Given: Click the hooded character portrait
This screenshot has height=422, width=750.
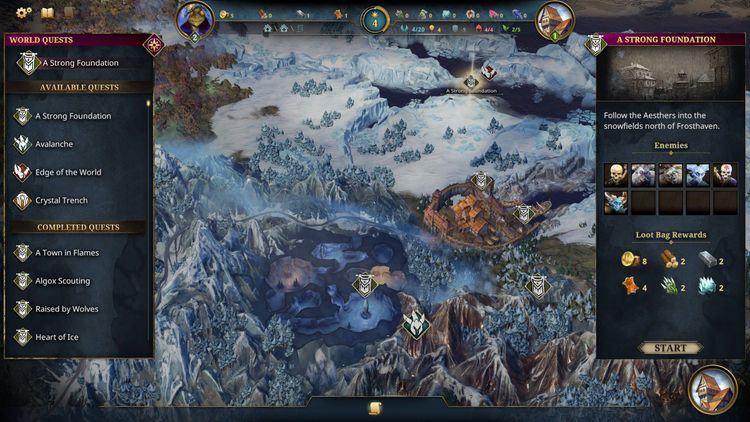Looking at the screenshot, I should pyautogui.click(x=196, y=20).
